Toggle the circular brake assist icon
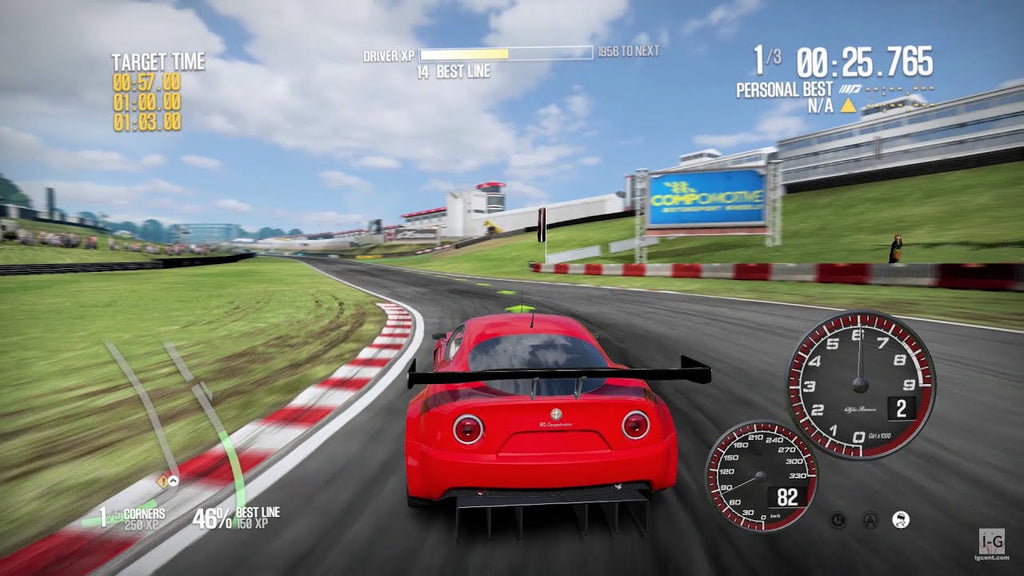 (838, 520)
